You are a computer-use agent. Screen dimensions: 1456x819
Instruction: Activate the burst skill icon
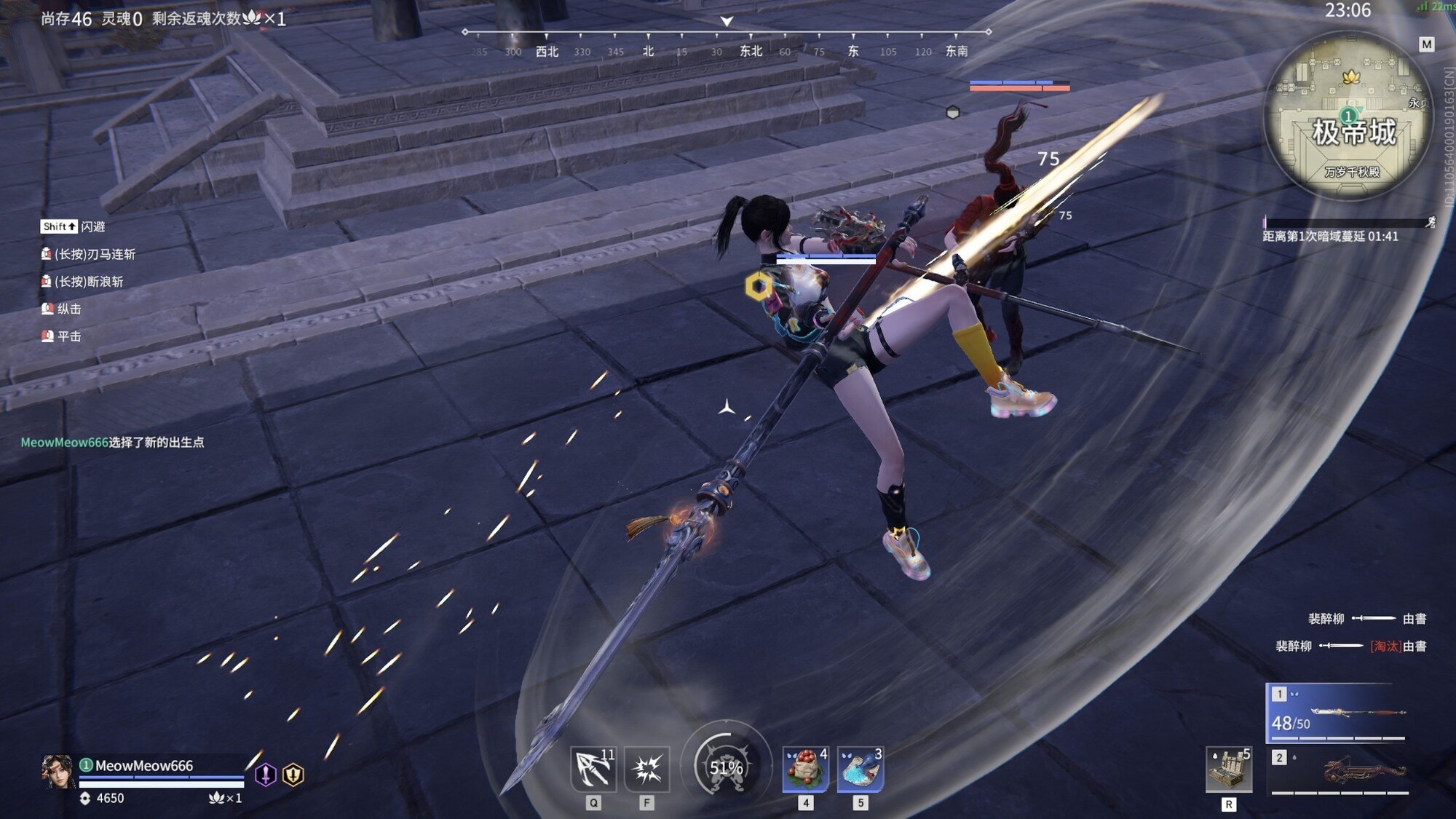[646, 769]
